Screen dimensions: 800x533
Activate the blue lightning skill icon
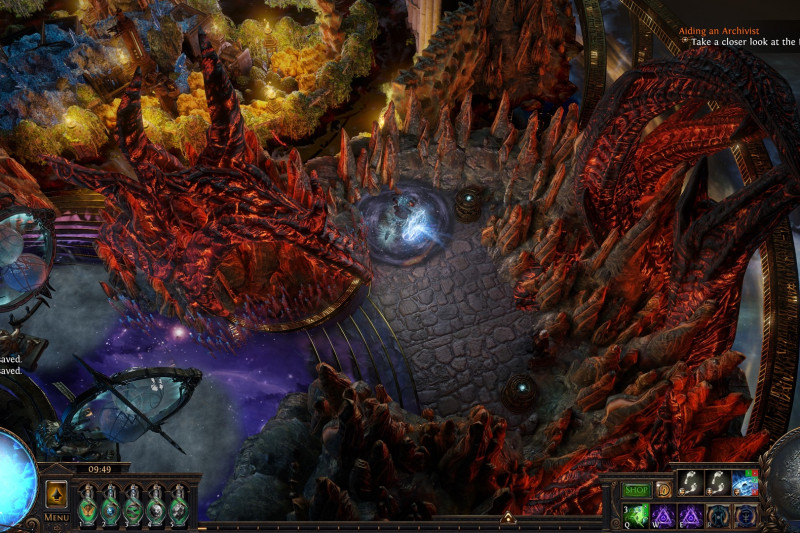pos(745,484)
